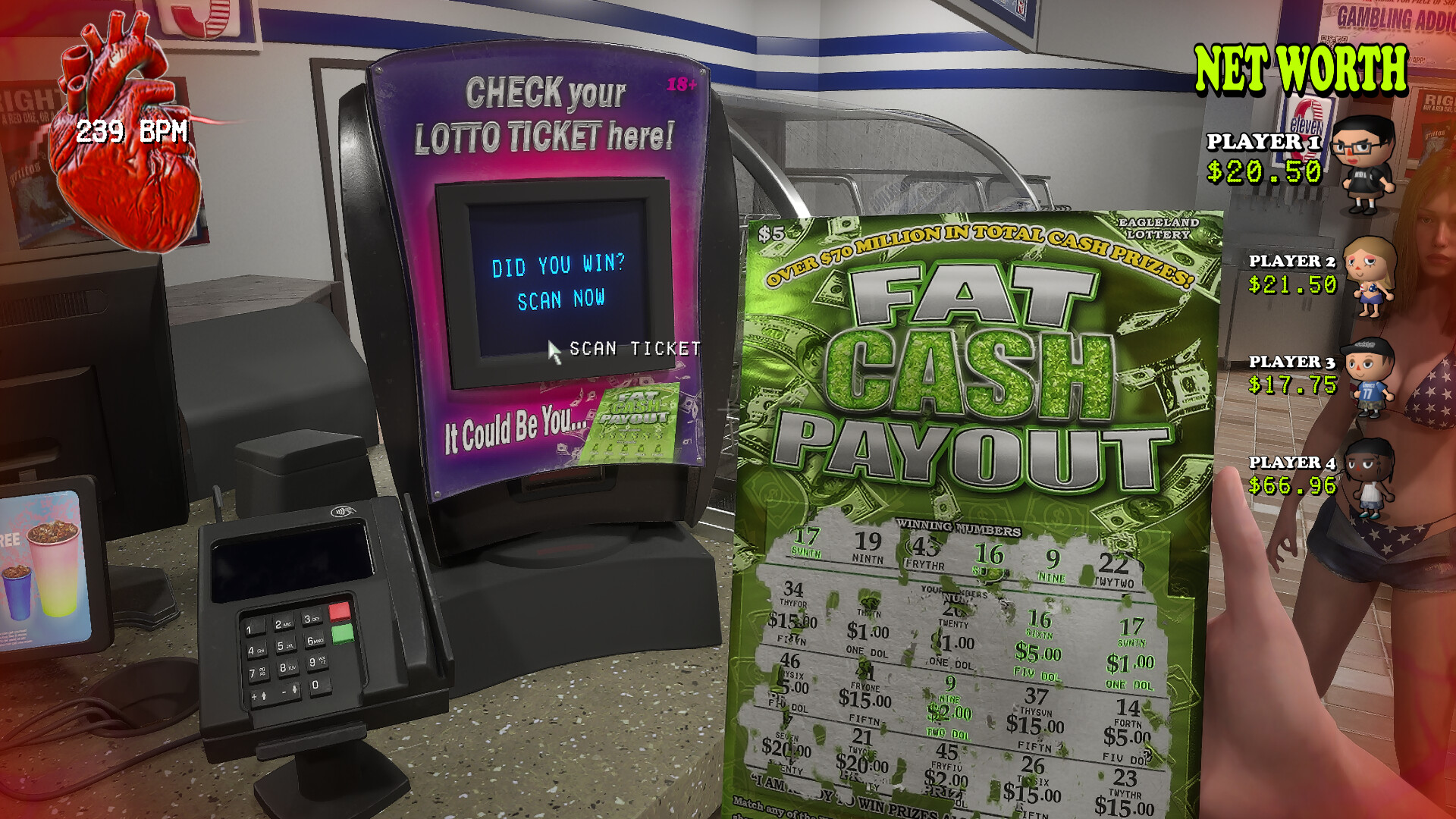This screenshot has width=1456, height=819.
Task: Click the Fat Cash Payout logo on the ticket
Action: [x=971, y=372]
